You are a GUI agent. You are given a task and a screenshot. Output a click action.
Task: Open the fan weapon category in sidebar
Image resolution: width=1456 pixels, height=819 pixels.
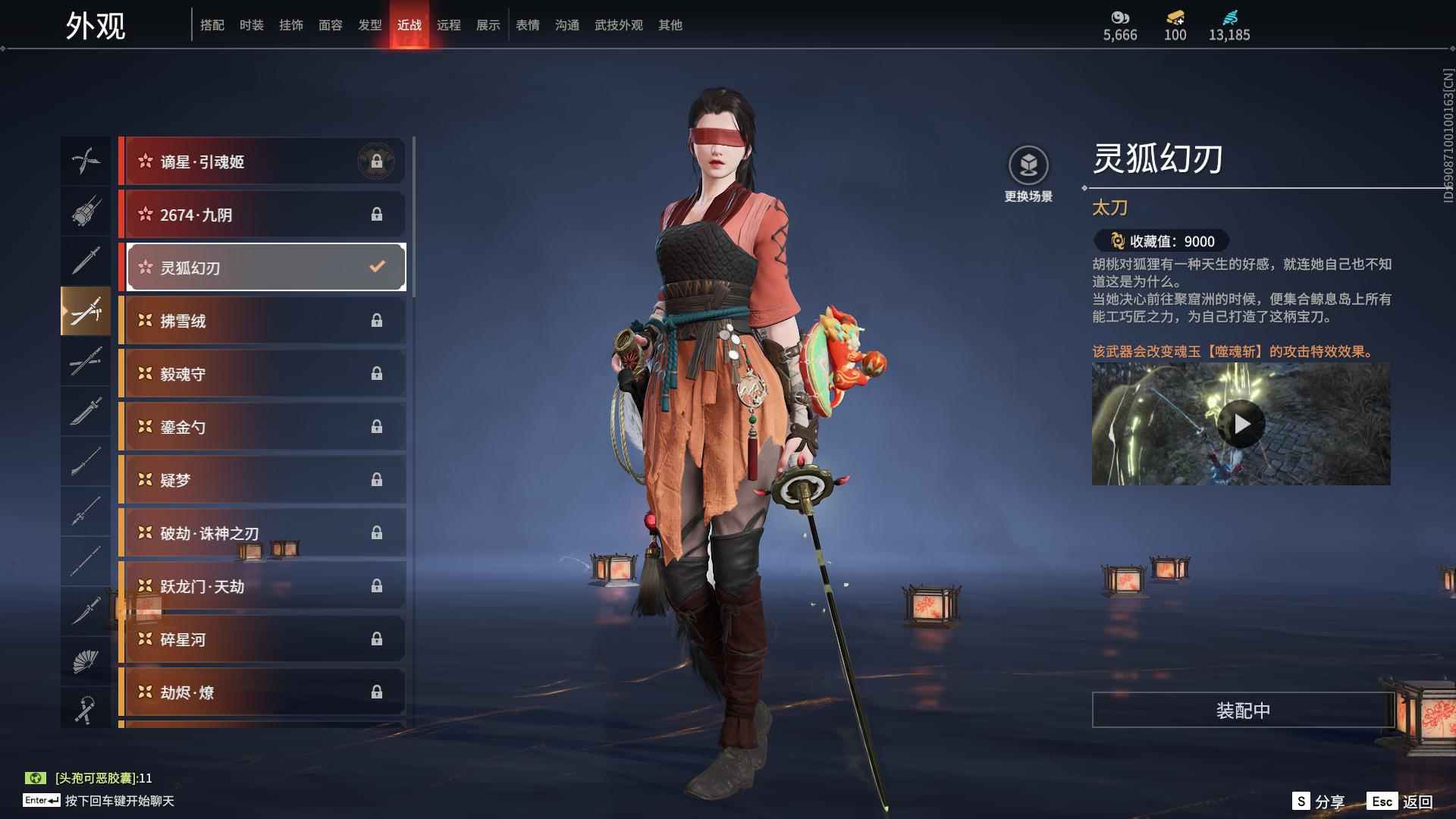86,660
